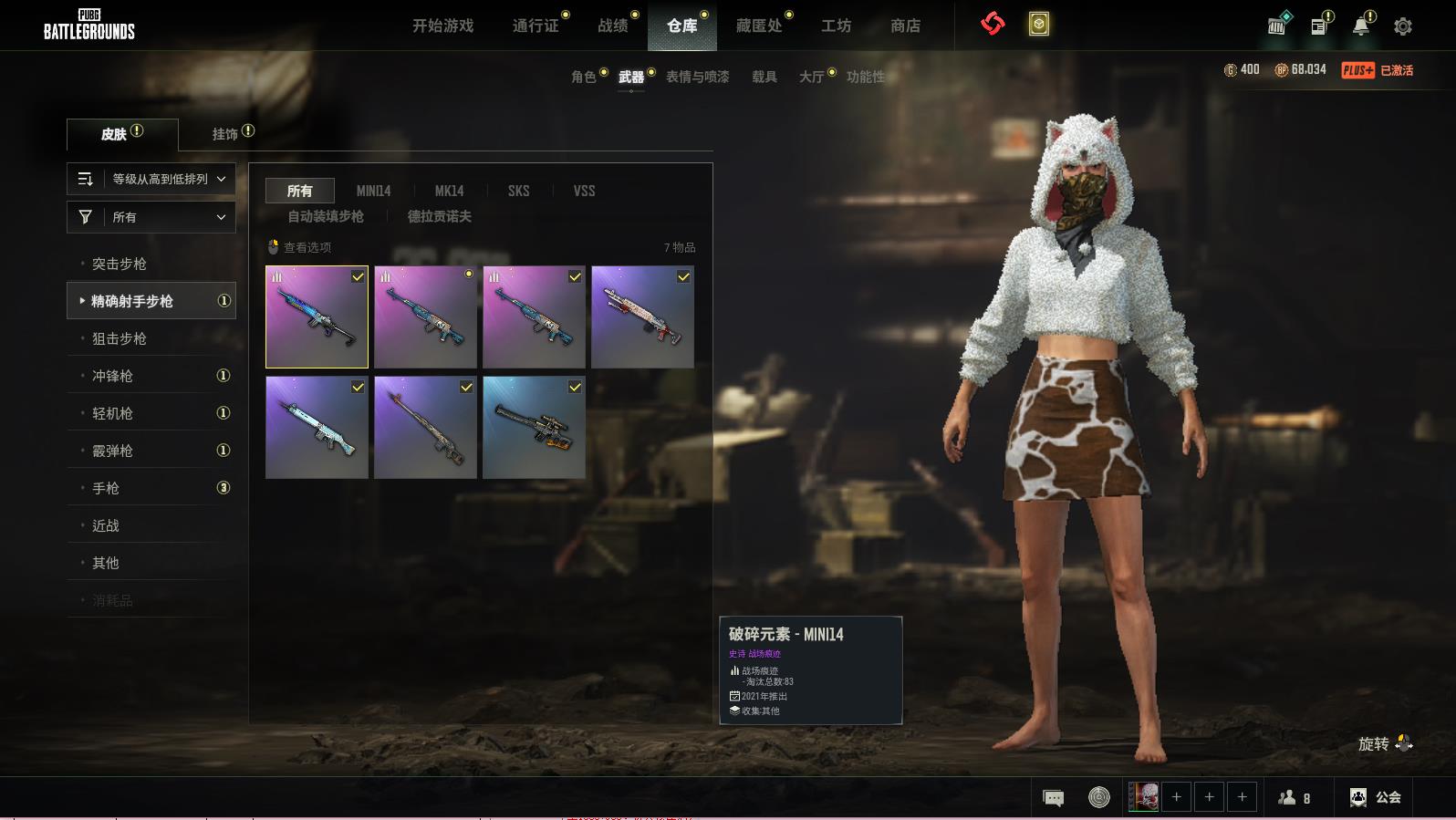The height and width of the screenshot is (820, 1456).
Task: Open the 等级从高到低排列 sort dropdown
Action: [x=151, y=179]
